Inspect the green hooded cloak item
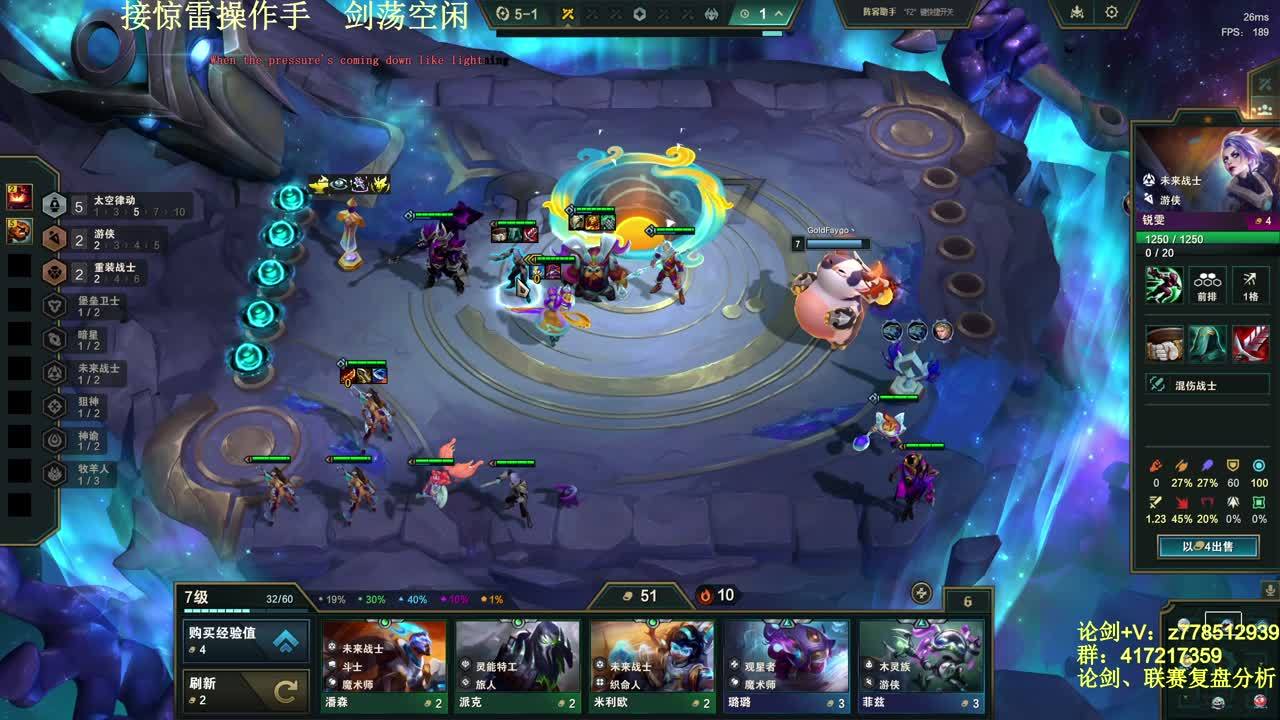The width and height of the screenshot is (1280, 720). [1207, 344]
